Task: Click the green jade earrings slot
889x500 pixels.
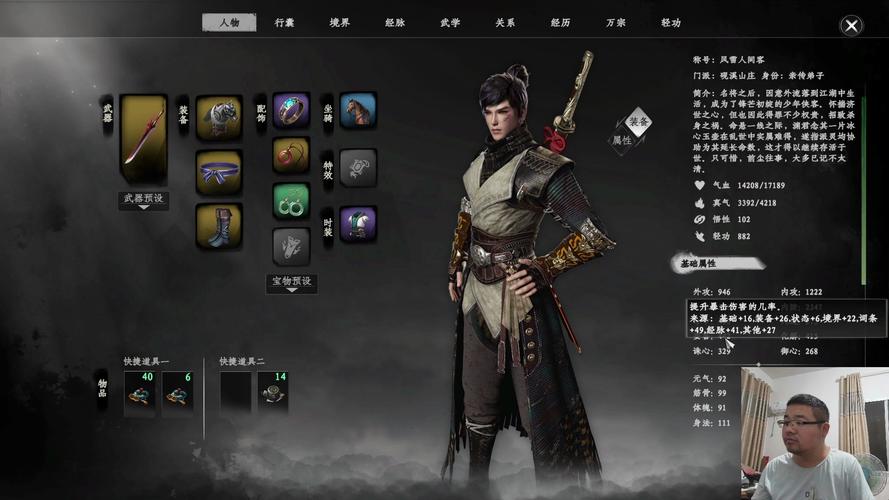Action: (x=291, y=201)
